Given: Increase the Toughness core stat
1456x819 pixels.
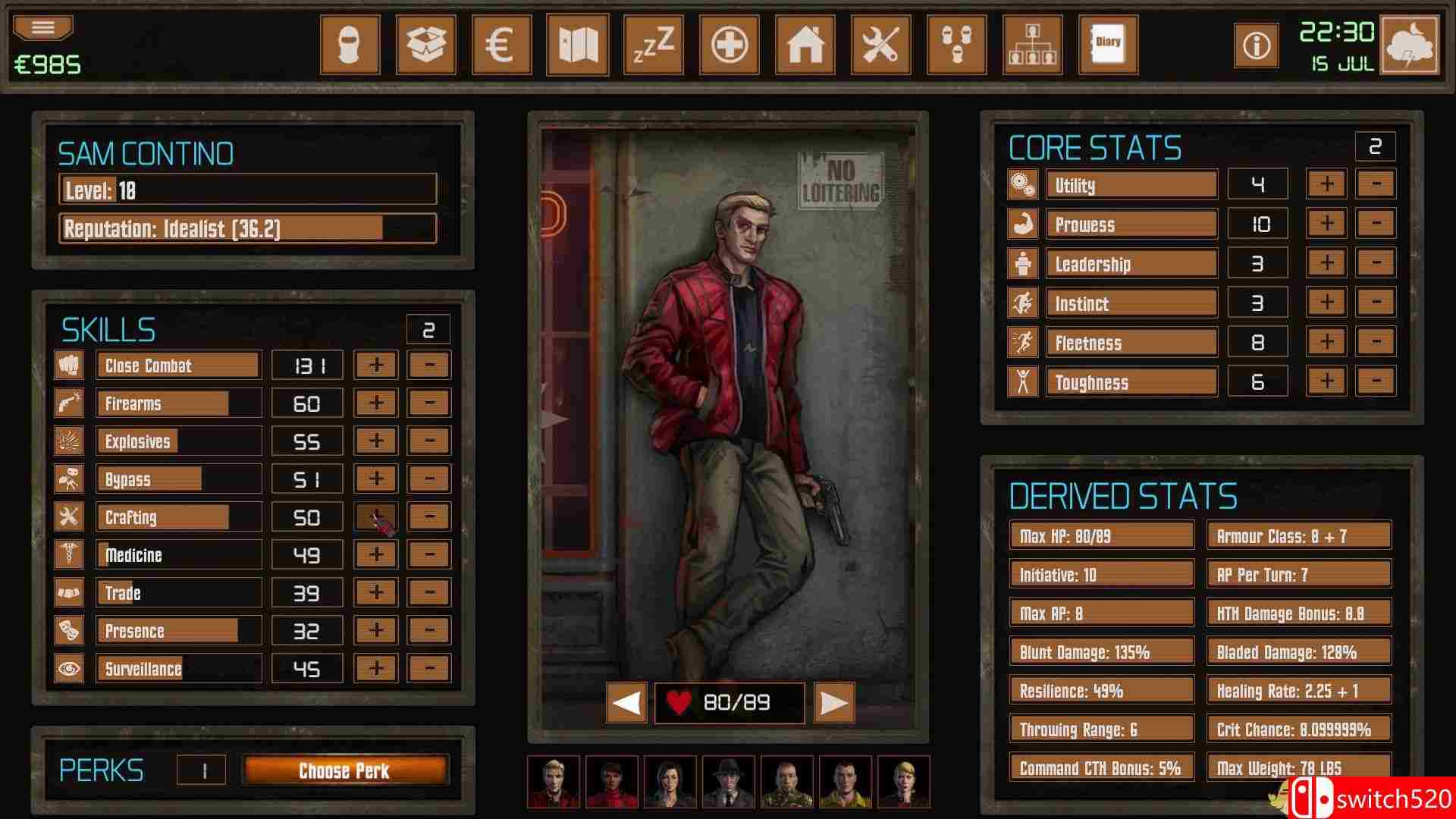Looking at the screenshot, I should pyautogui.click(x=1326, y=381).
